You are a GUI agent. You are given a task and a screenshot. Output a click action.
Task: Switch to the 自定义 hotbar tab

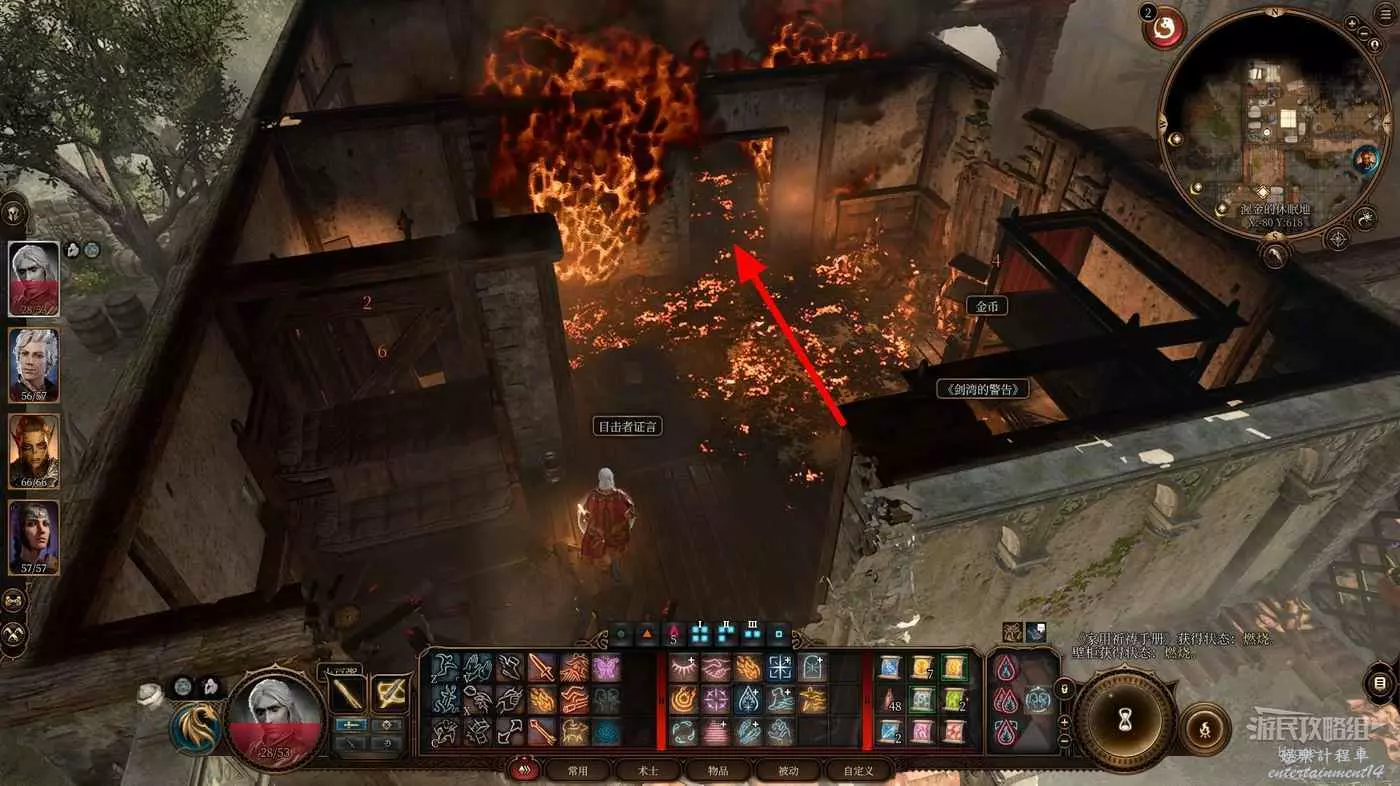(859, 770)
